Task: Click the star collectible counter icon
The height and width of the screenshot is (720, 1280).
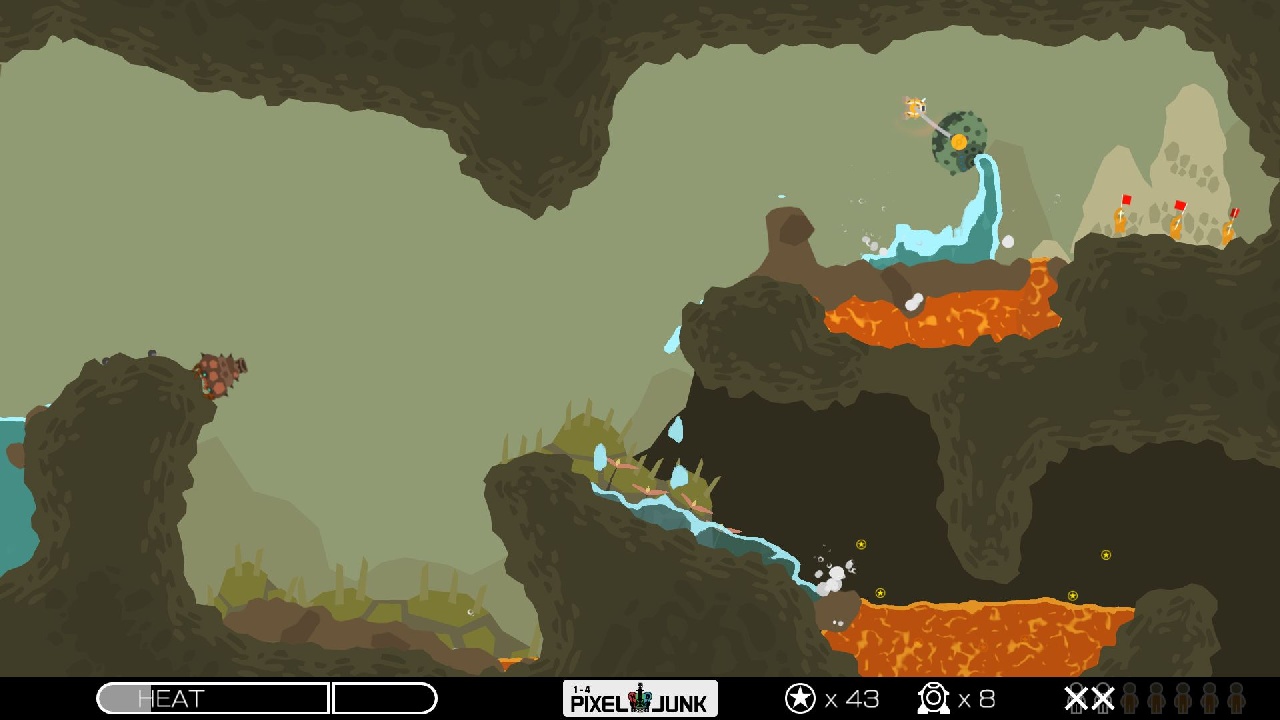Action: [x=801, y=698]
